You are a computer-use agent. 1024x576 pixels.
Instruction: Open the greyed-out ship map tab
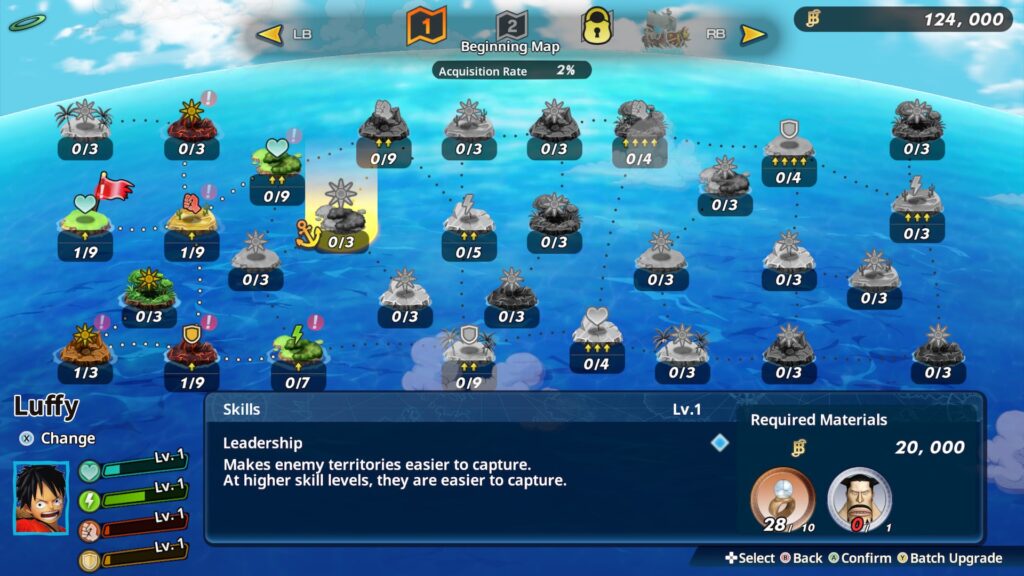click(x=666, y=28)
